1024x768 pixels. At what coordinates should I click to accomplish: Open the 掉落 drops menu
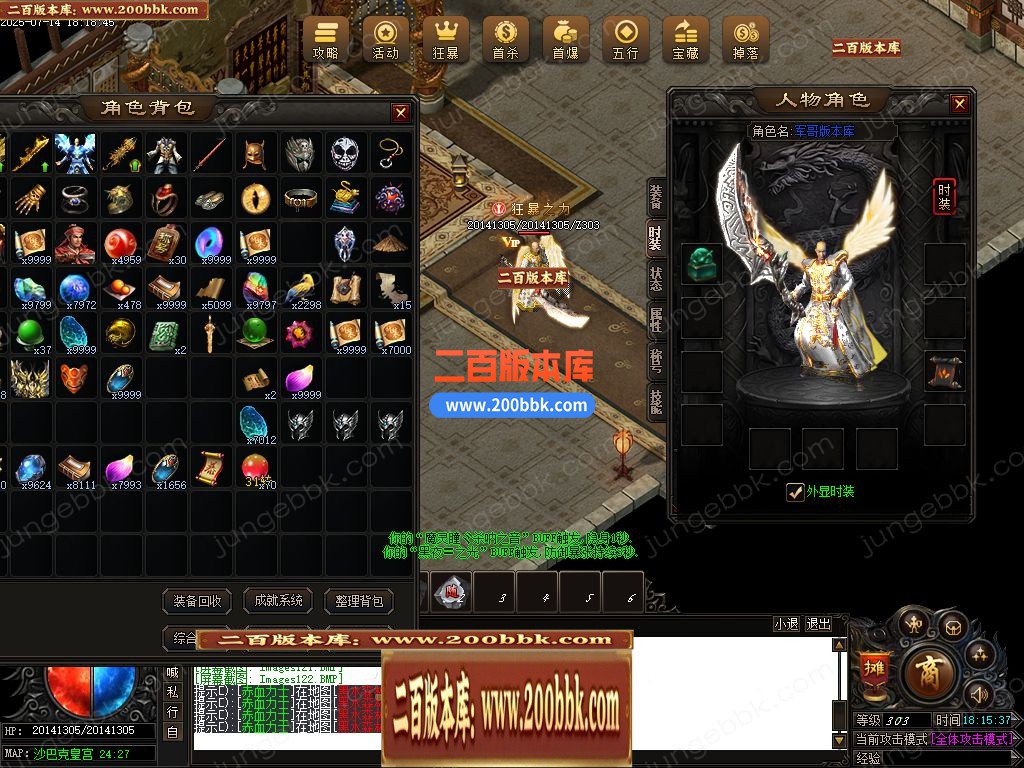click(746, 39)
